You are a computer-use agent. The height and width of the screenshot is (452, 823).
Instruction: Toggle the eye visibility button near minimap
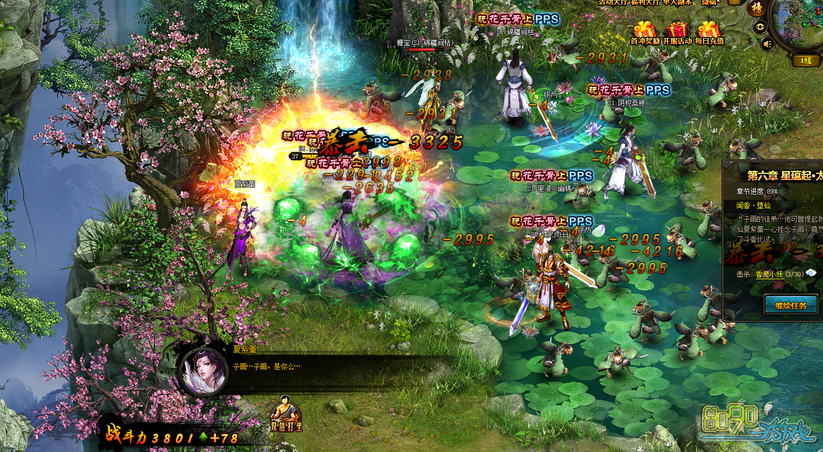[x=759, y=26]
